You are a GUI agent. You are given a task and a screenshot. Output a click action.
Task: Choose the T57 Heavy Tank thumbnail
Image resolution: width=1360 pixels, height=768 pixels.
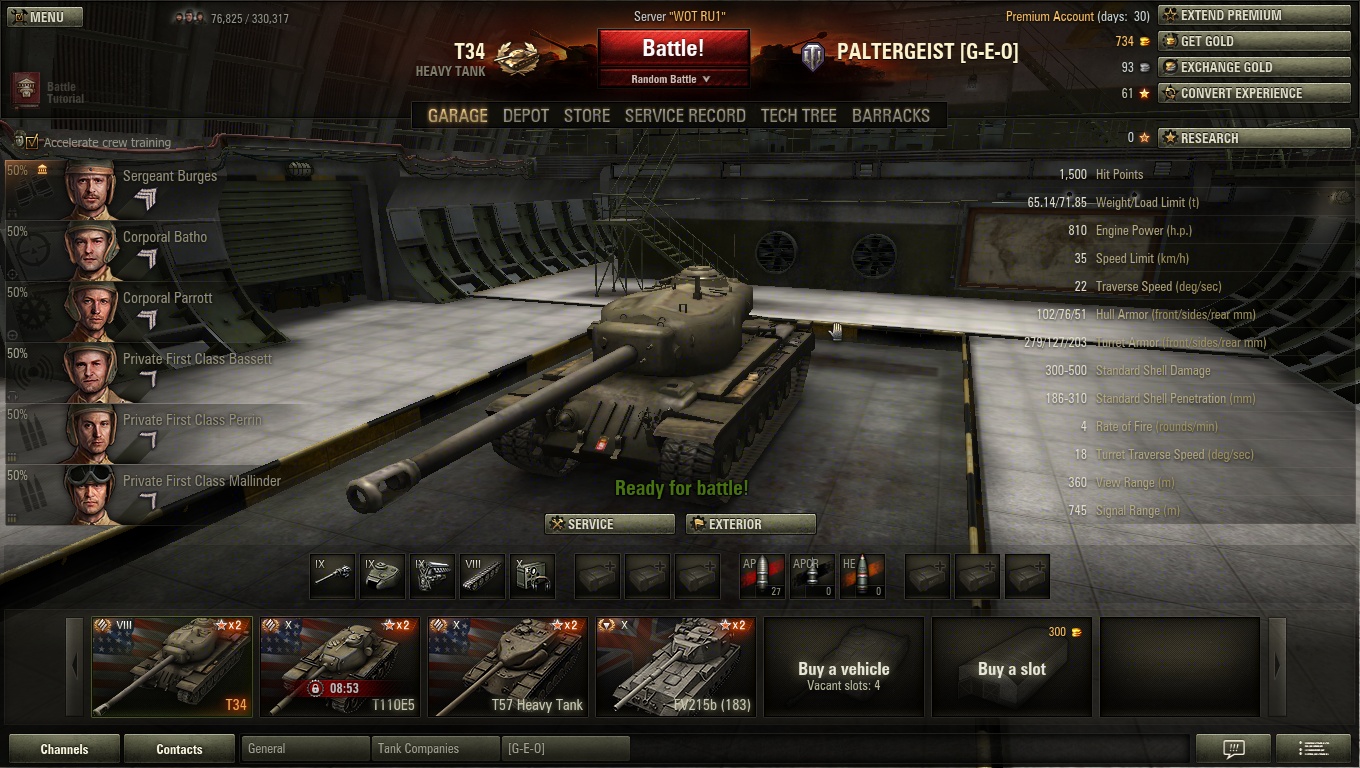508,666
